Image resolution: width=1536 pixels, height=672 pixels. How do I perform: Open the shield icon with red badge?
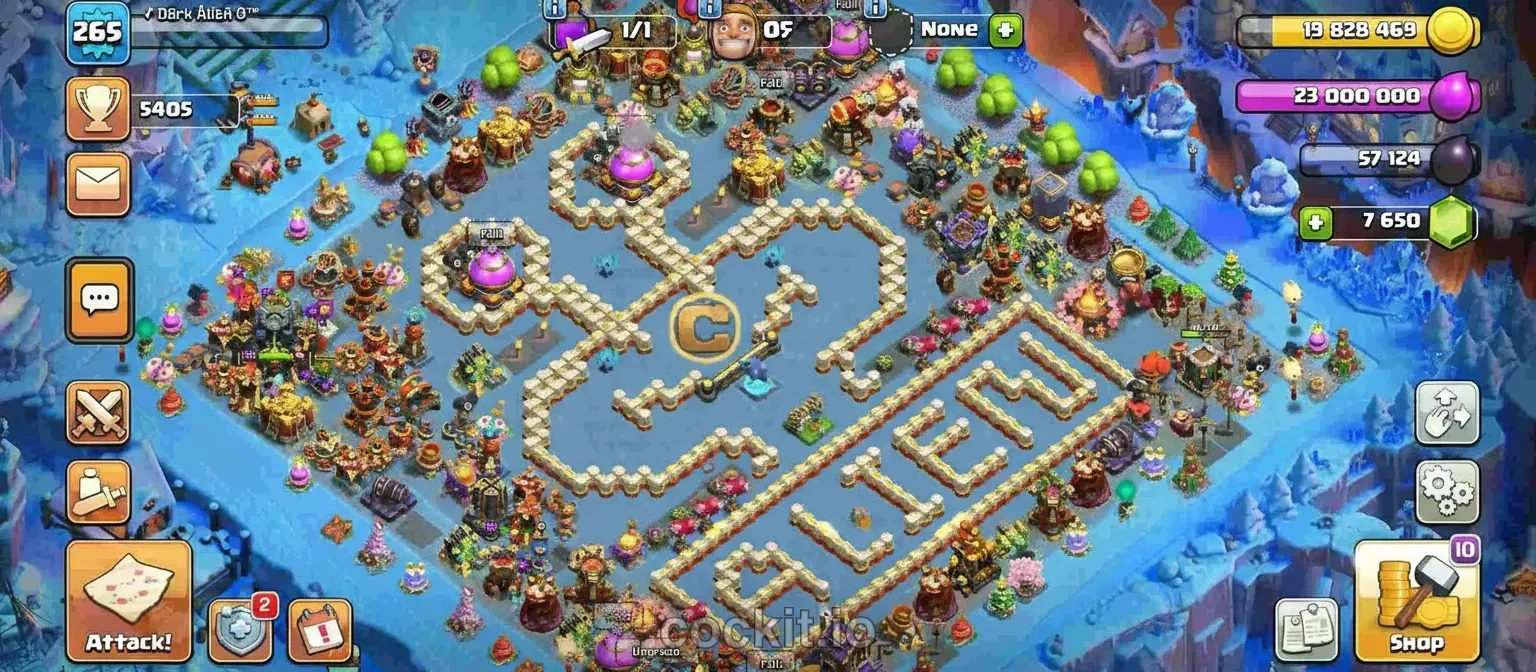point(240,630)
